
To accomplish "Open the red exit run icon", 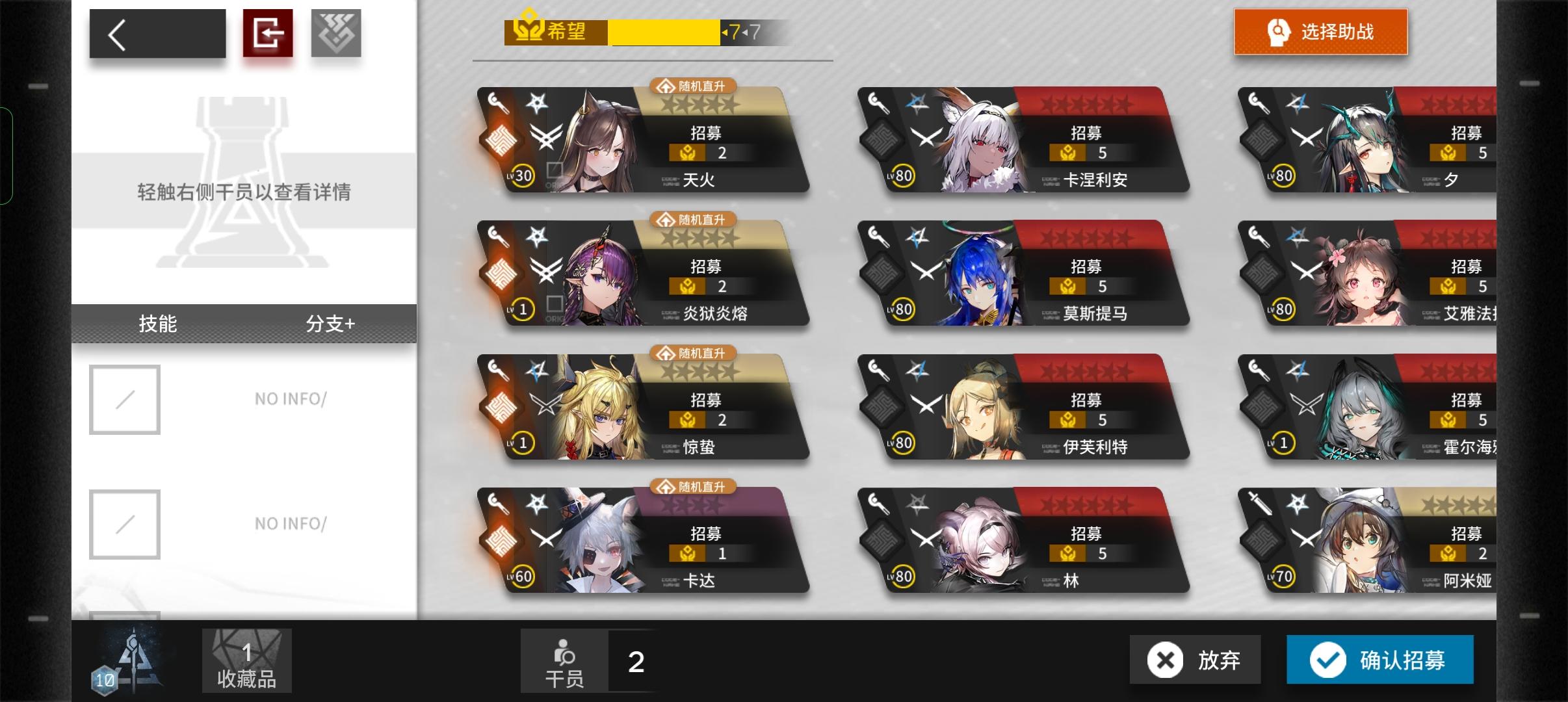I will [x=269, y=32].
